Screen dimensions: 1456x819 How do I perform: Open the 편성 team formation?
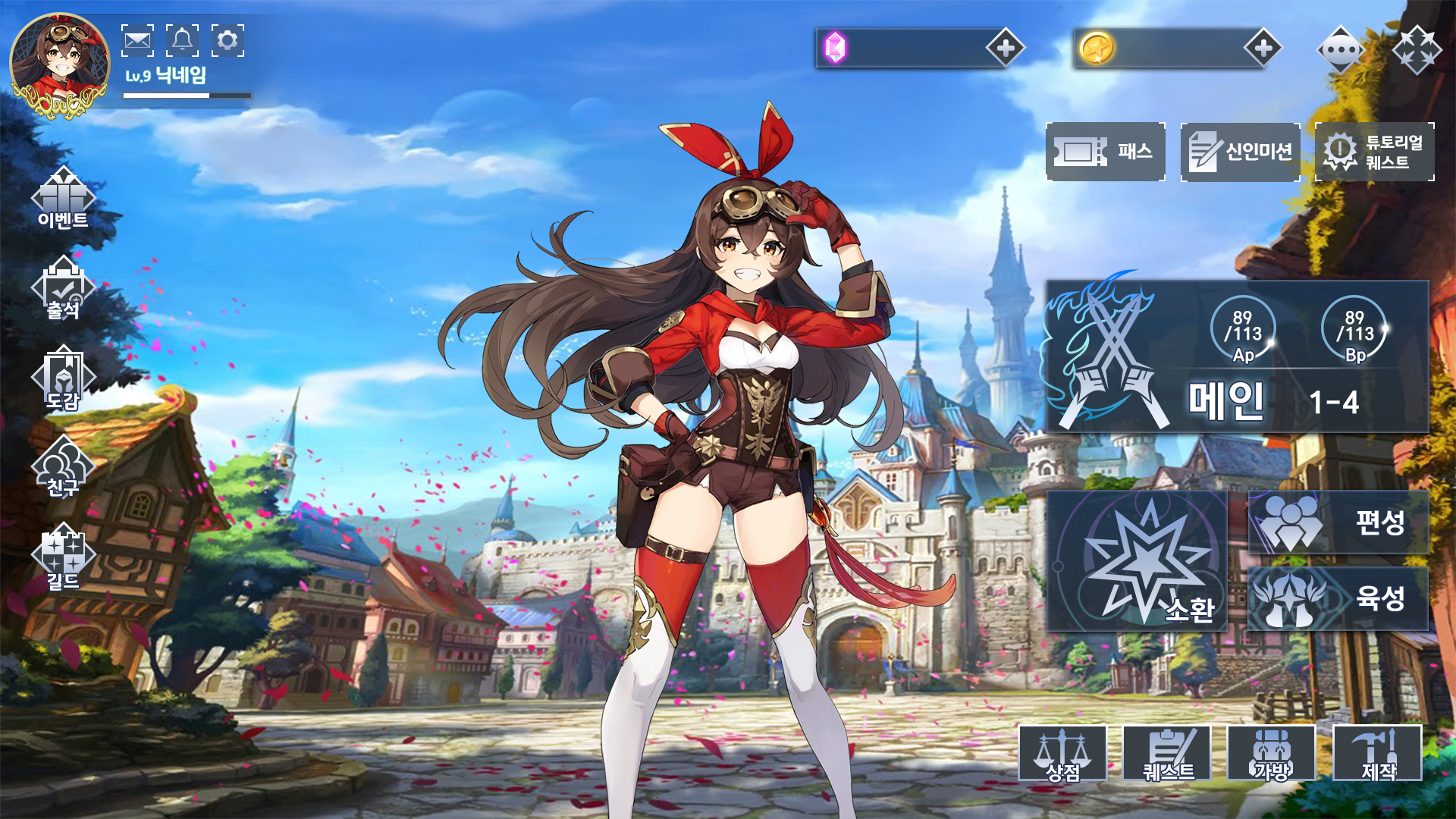point(1338,522)
